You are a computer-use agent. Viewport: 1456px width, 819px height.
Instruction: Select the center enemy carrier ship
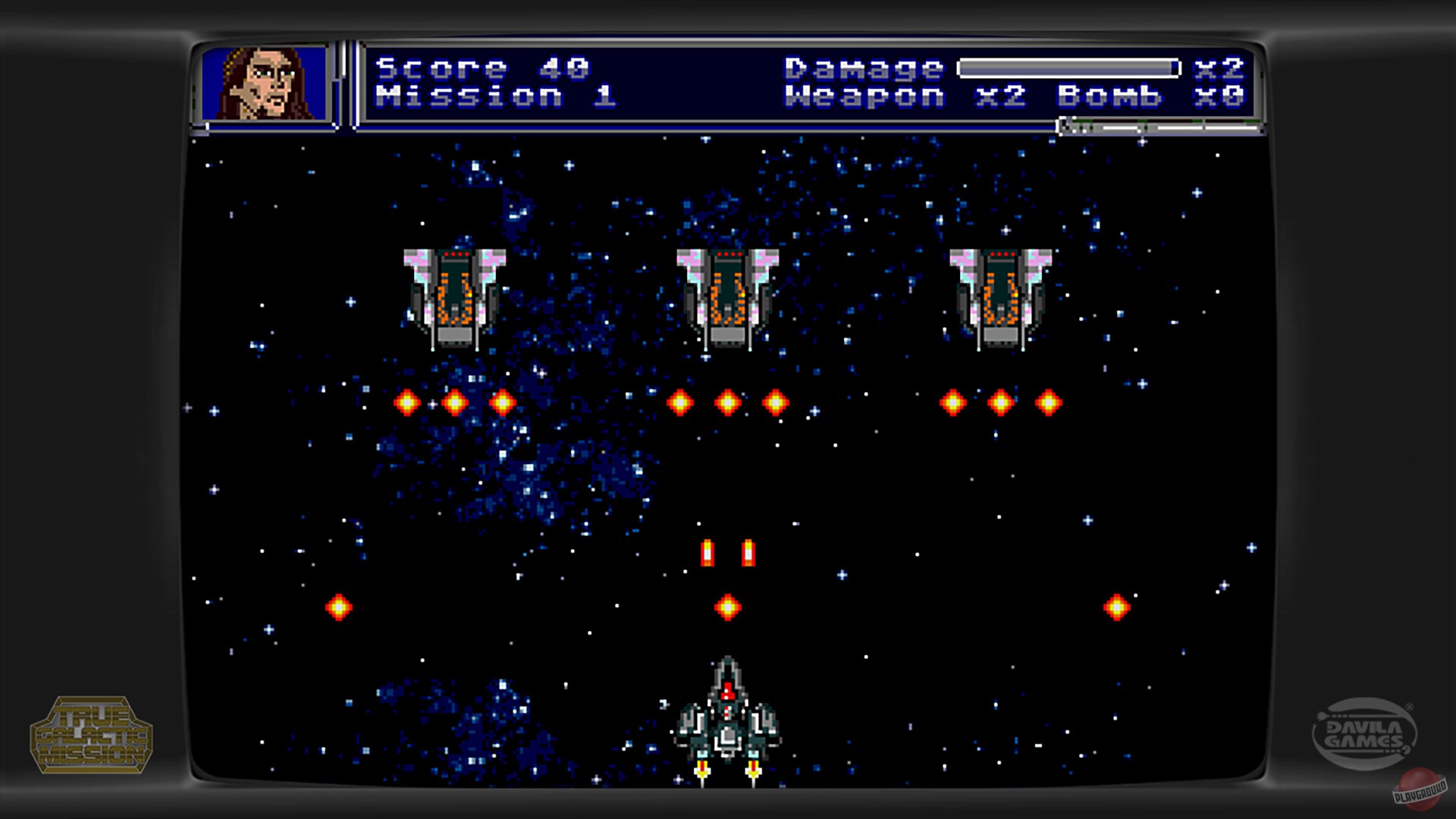coord(726,296)
